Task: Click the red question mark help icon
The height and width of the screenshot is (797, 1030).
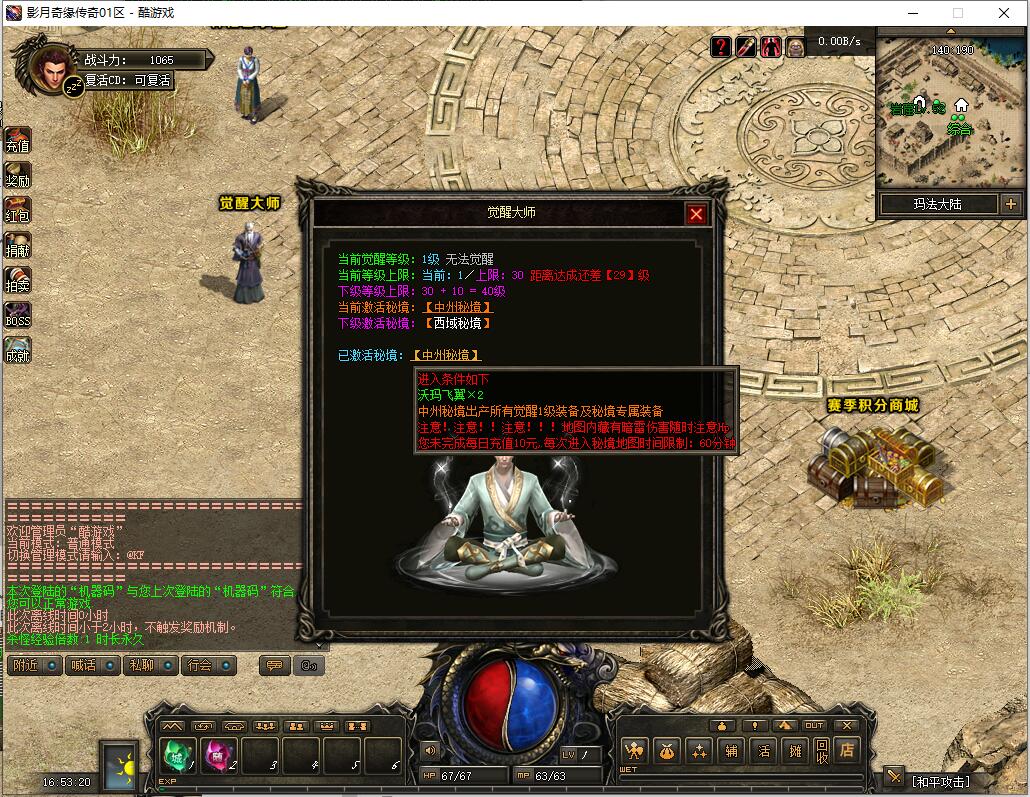Action: pos(721,46)
